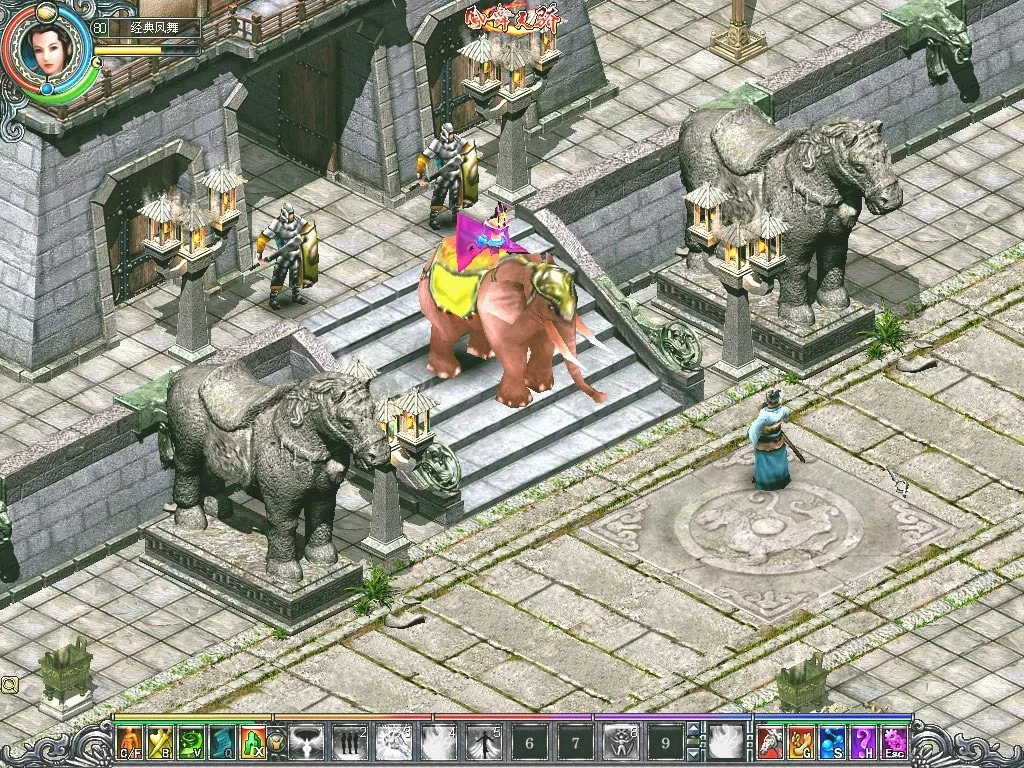Activate the kneeling figure skill in slot 8

pyautogui.click(x=620, y=743)
